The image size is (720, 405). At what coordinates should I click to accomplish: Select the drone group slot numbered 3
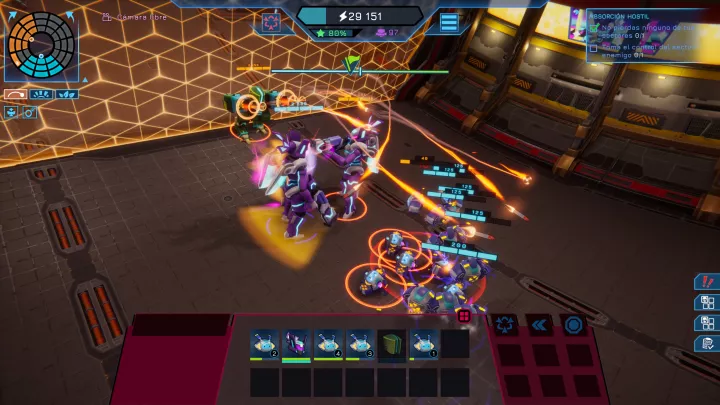pos(360,344)
